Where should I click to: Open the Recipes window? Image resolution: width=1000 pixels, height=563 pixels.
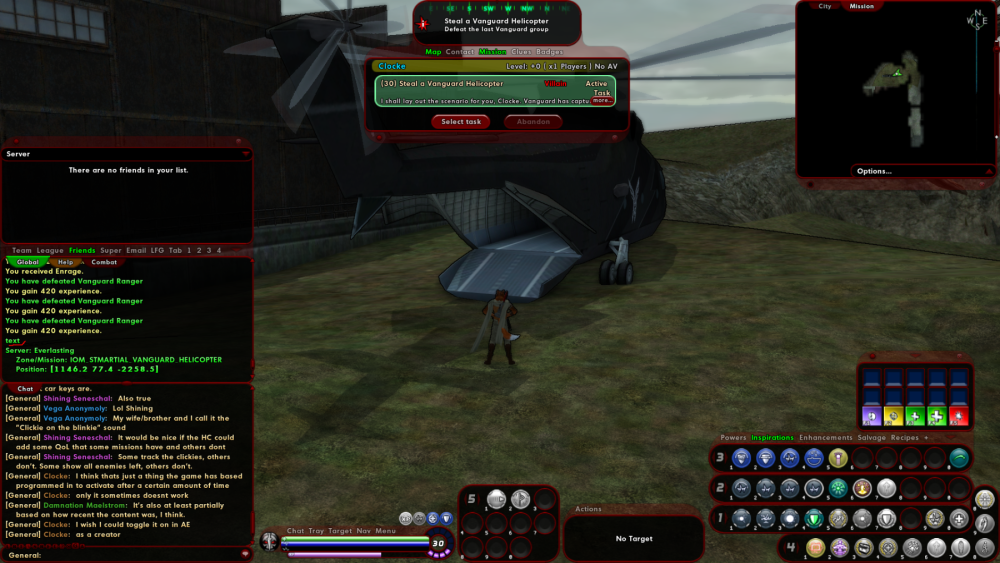click(x=906, y=437)
